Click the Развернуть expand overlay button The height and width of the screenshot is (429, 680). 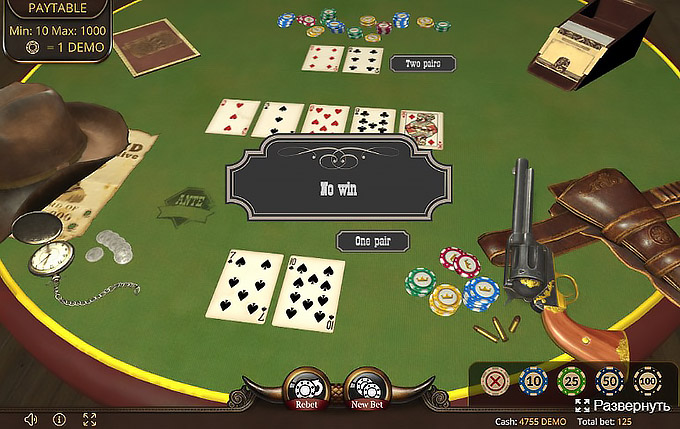pos(622,406)
